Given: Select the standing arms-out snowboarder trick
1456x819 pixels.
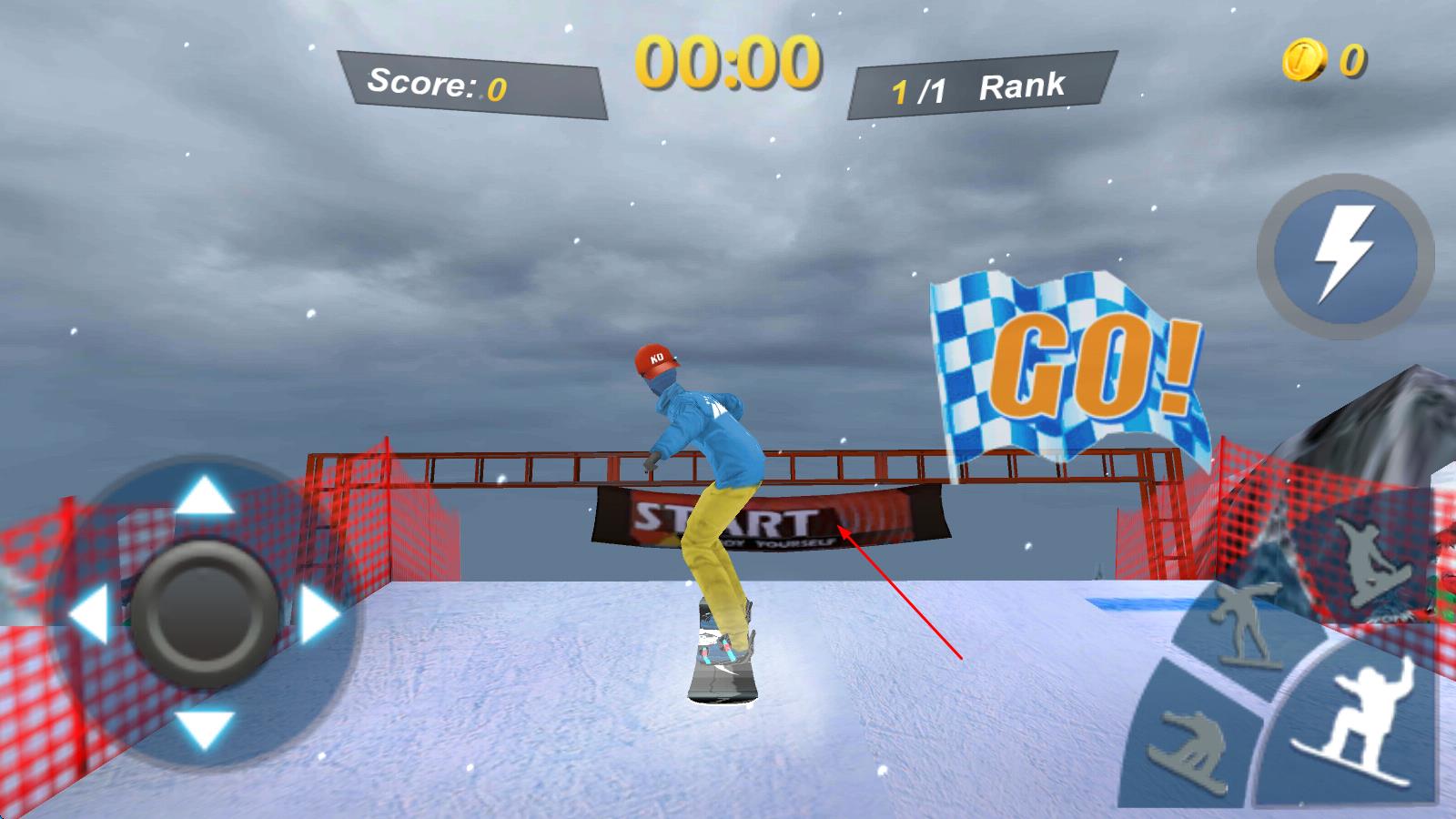Looking at the screenshot, I should 1245,626.
